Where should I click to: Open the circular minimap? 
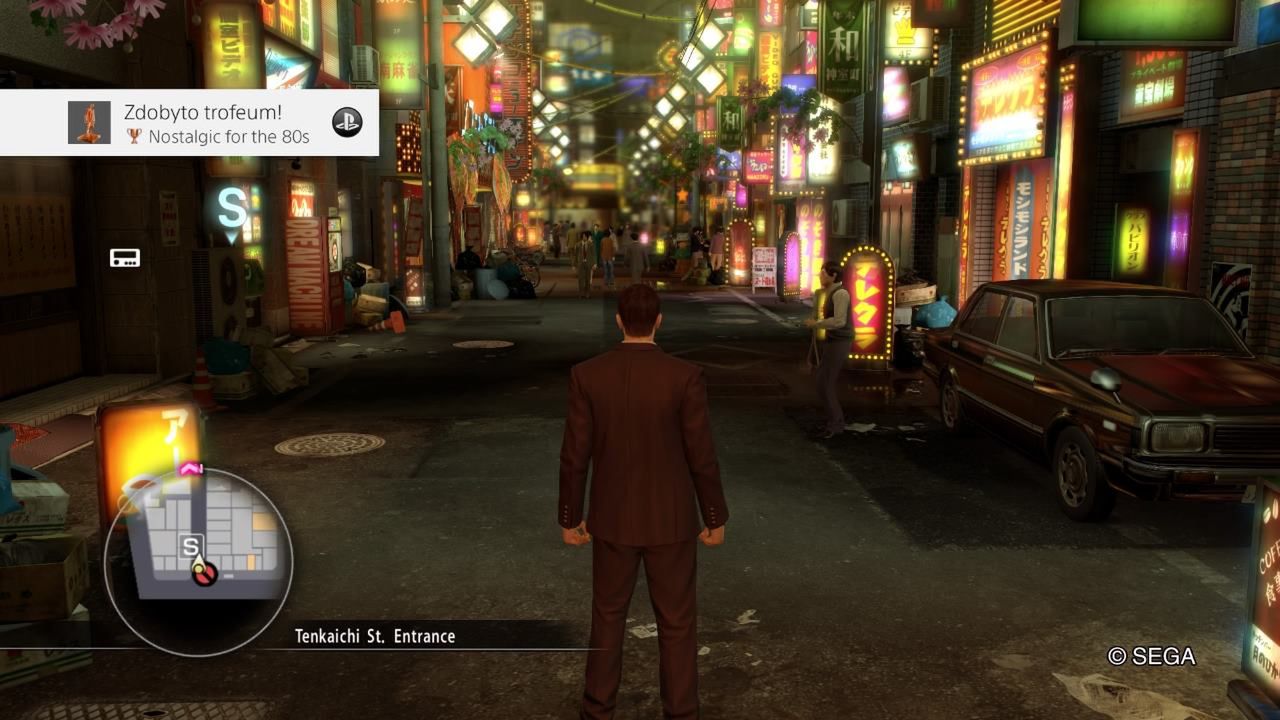pyautogui.click(x=199, y=562)
